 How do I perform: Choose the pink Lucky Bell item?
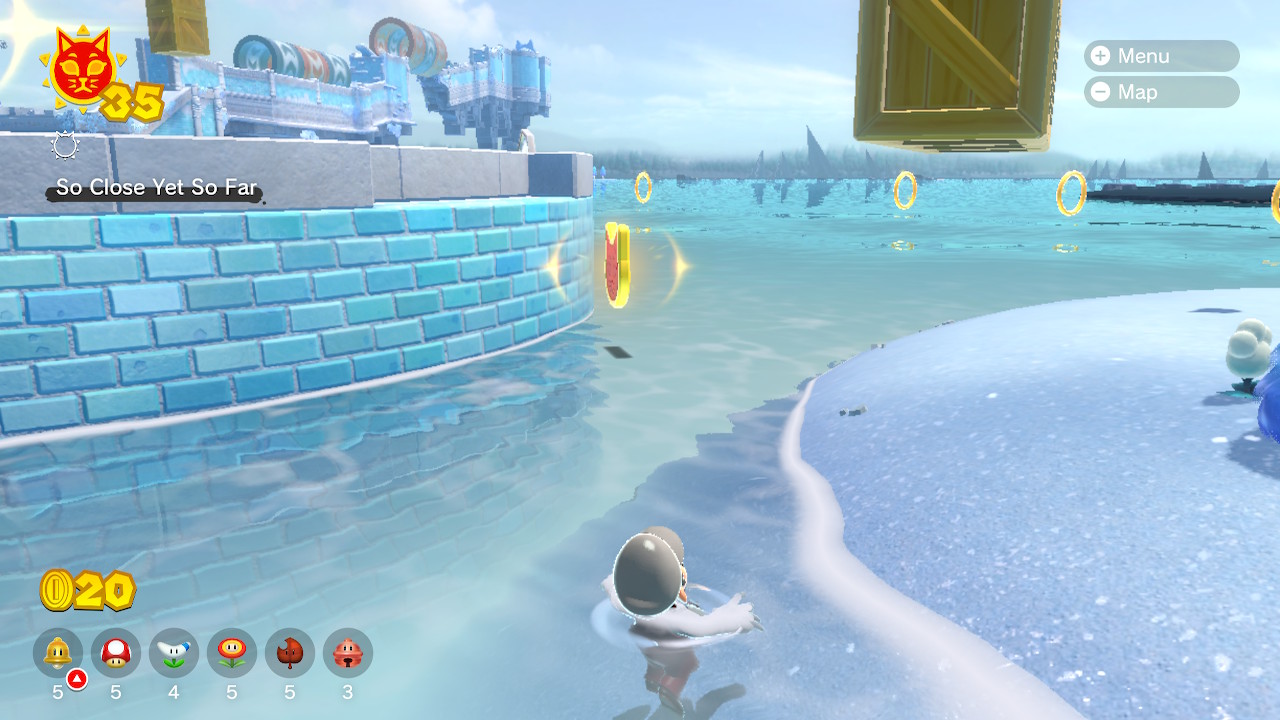pyautogui.click(x=348, y=653)
